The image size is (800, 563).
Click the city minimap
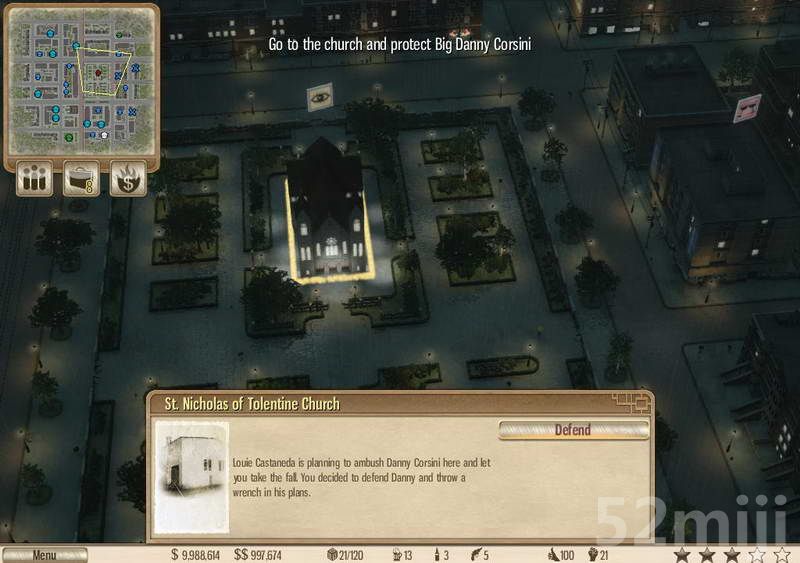point(82,82)
